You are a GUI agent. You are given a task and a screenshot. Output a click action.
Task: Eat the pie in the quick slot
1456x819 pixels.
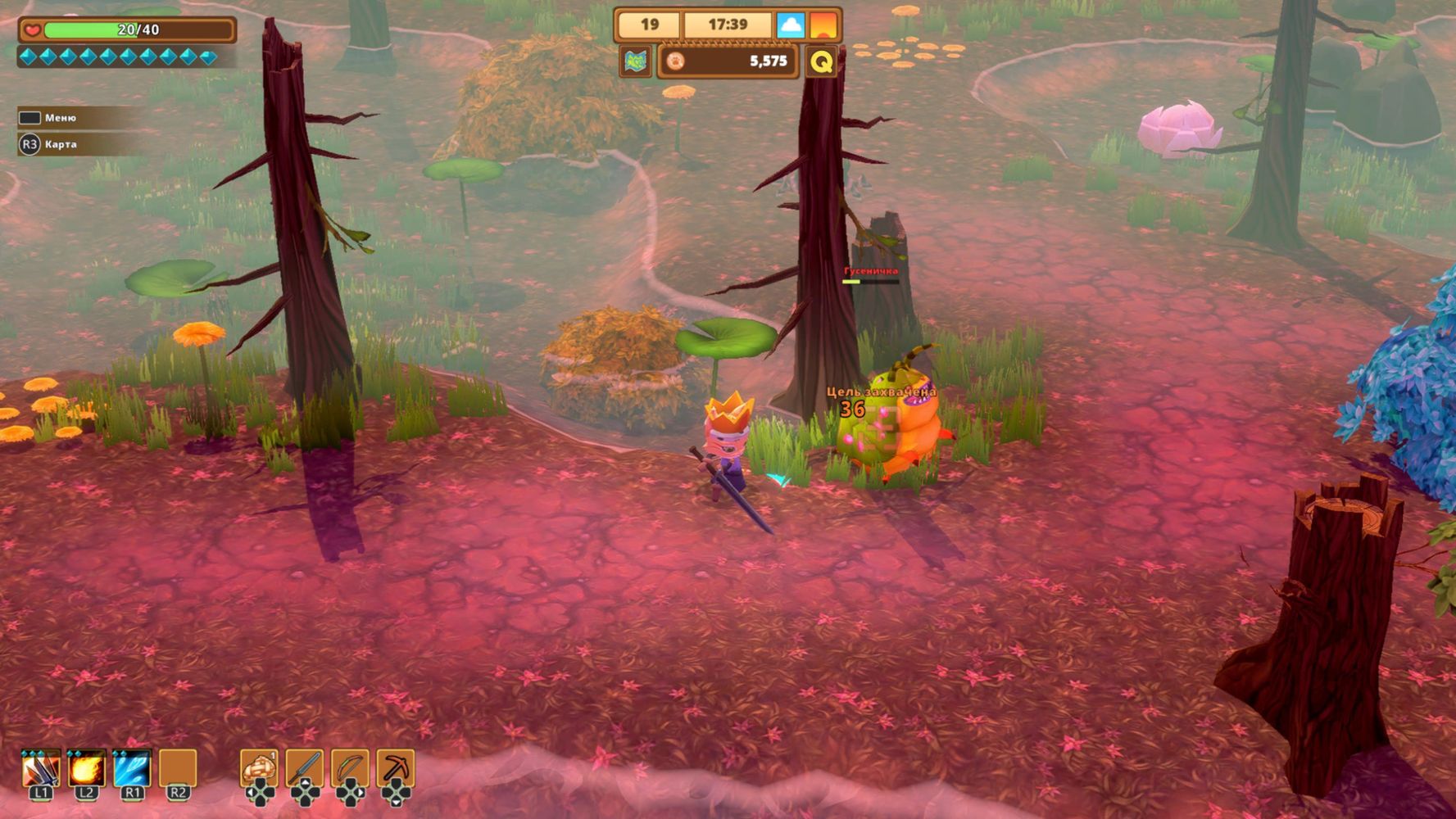259,770
